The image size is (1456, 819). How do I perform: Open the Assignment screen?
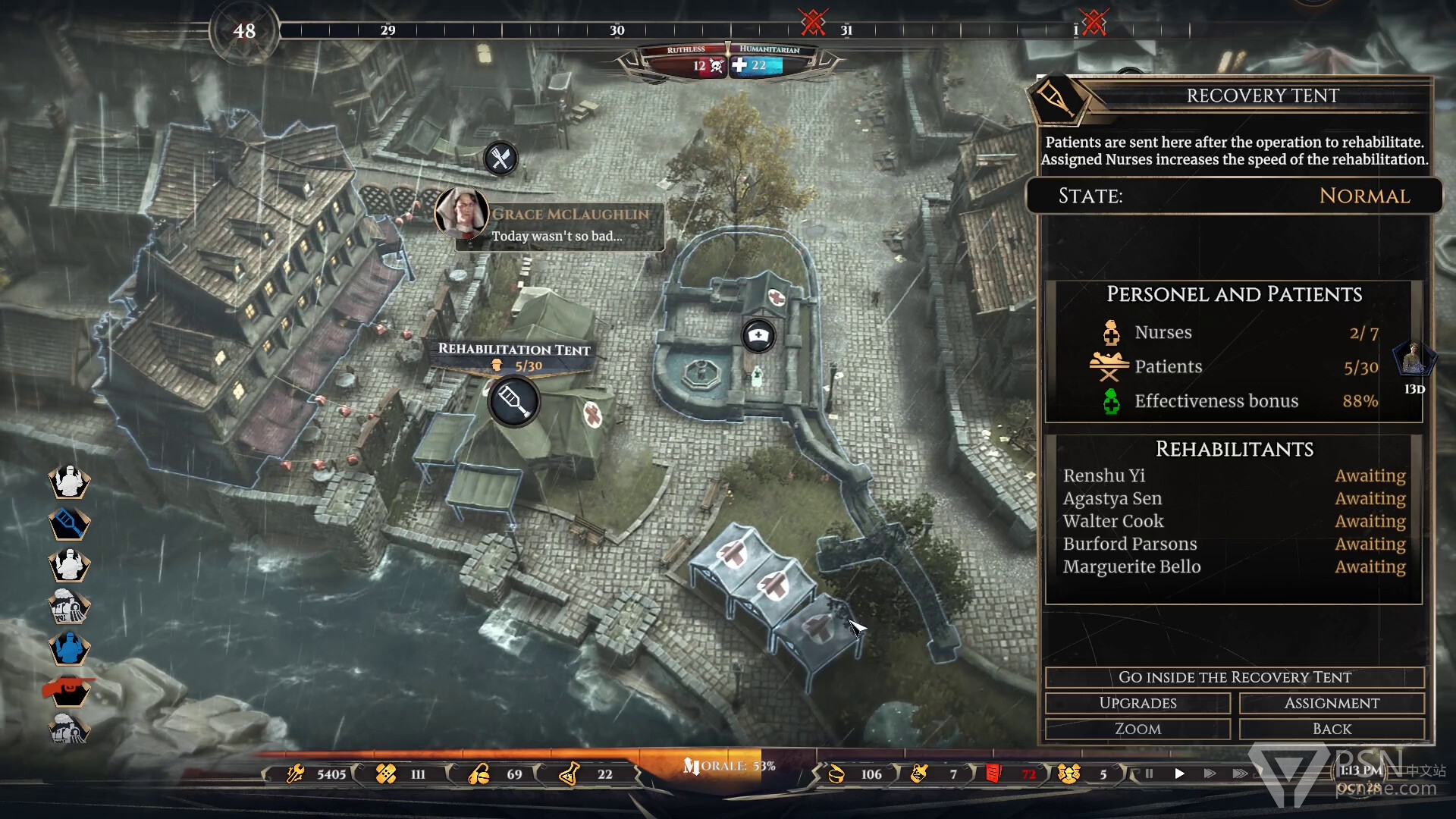click(1332, 703)
